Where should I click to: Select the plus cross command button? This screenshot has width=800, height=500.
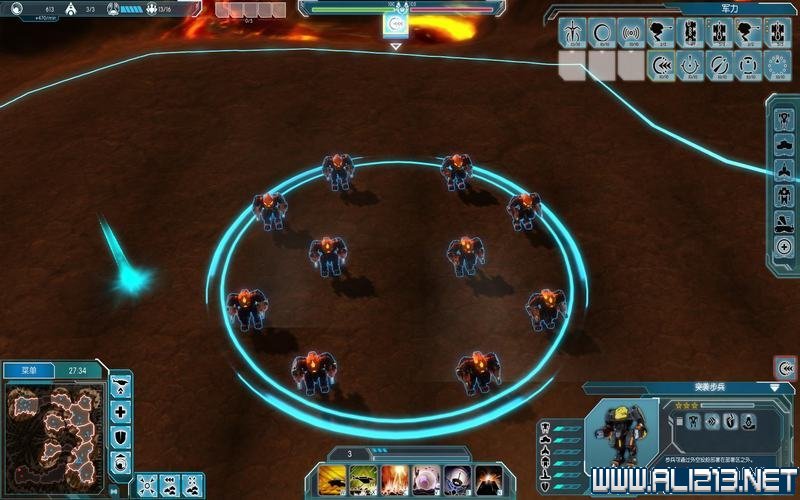click(x=121, y=411)
